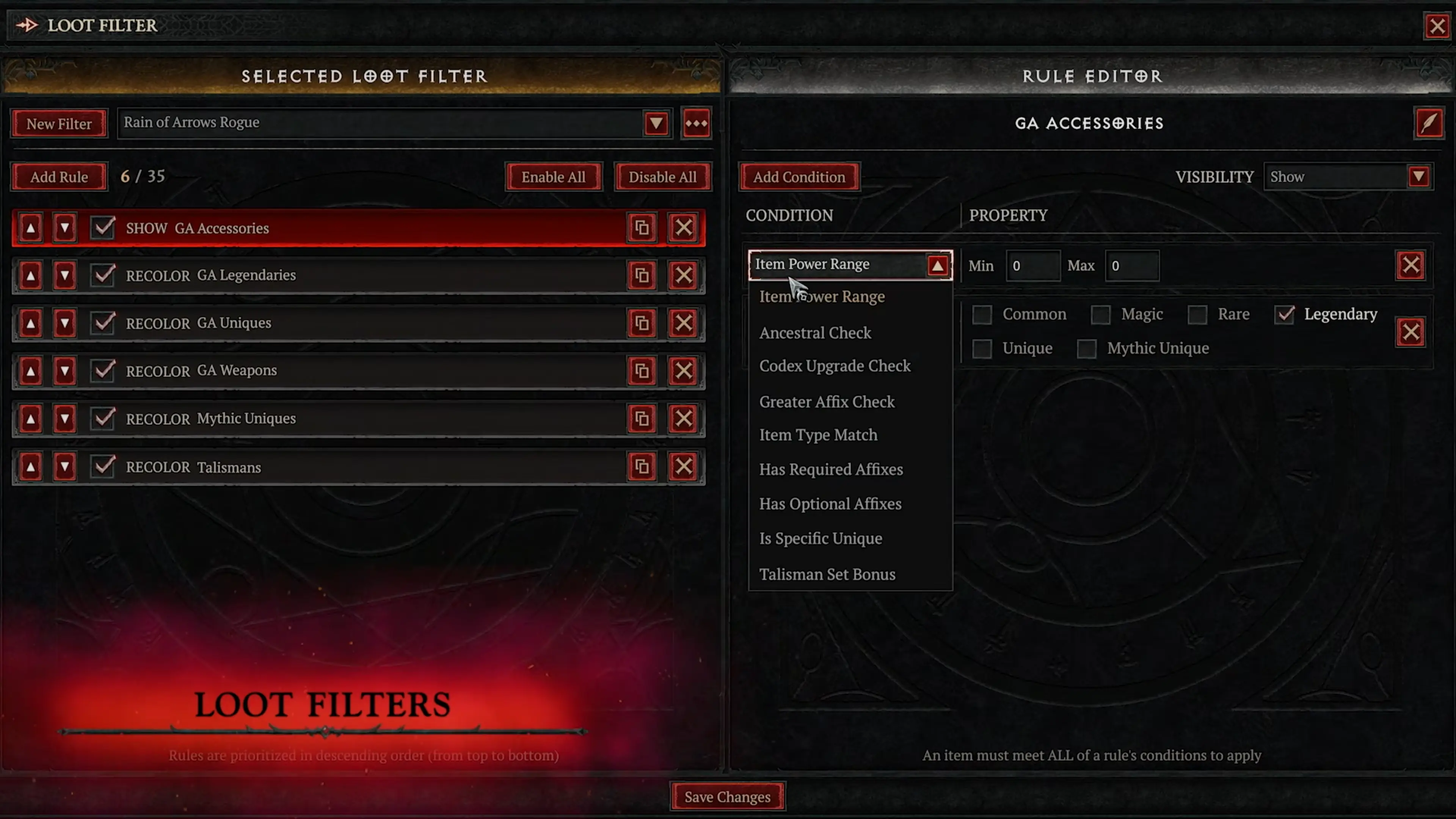This screenshot has height=819, width=1456.
Task: Add a new rule to the filter
Action: 59,177
